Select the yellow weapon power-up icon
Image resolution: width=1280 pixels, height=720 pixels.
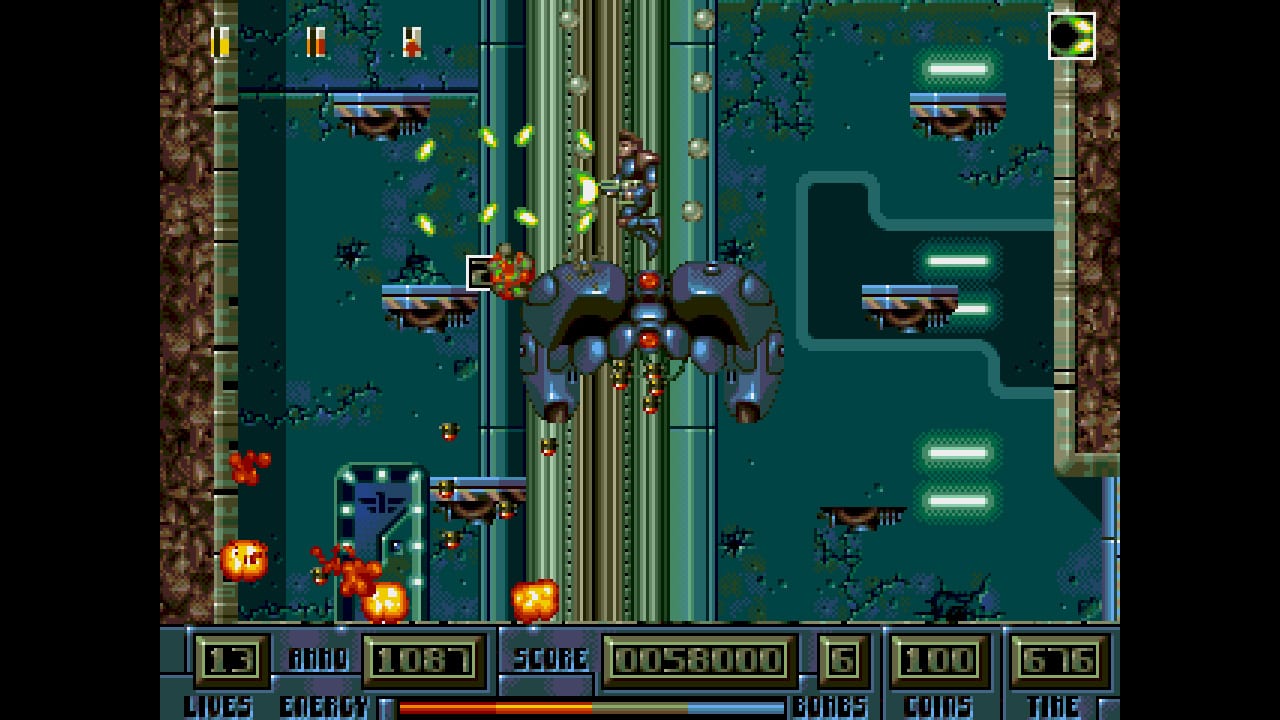pyautogui.click(x=222, y=40)
